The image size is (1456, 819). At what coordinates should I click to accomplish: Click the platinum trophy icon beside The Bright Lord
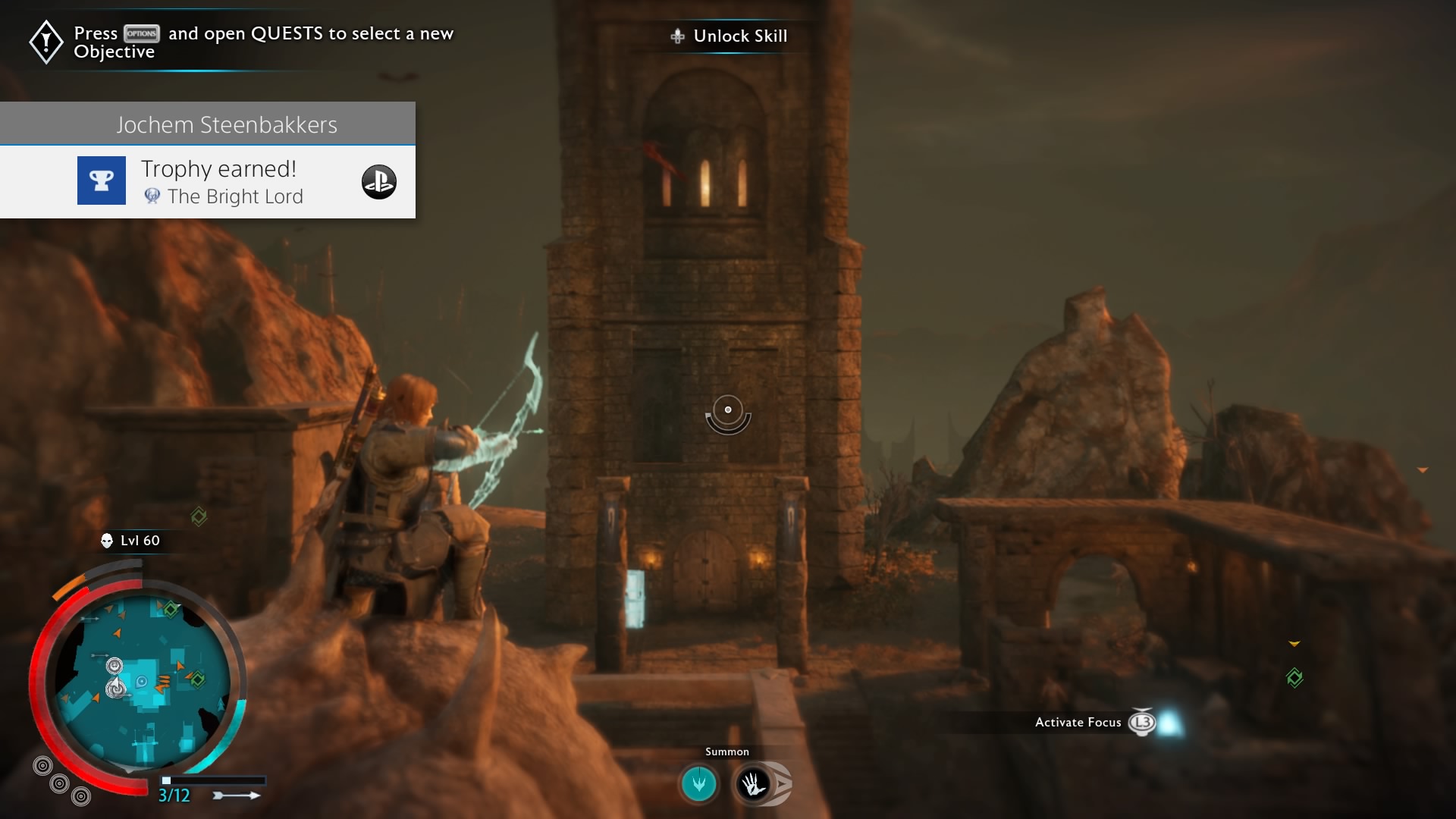click(x=152, y=196)
